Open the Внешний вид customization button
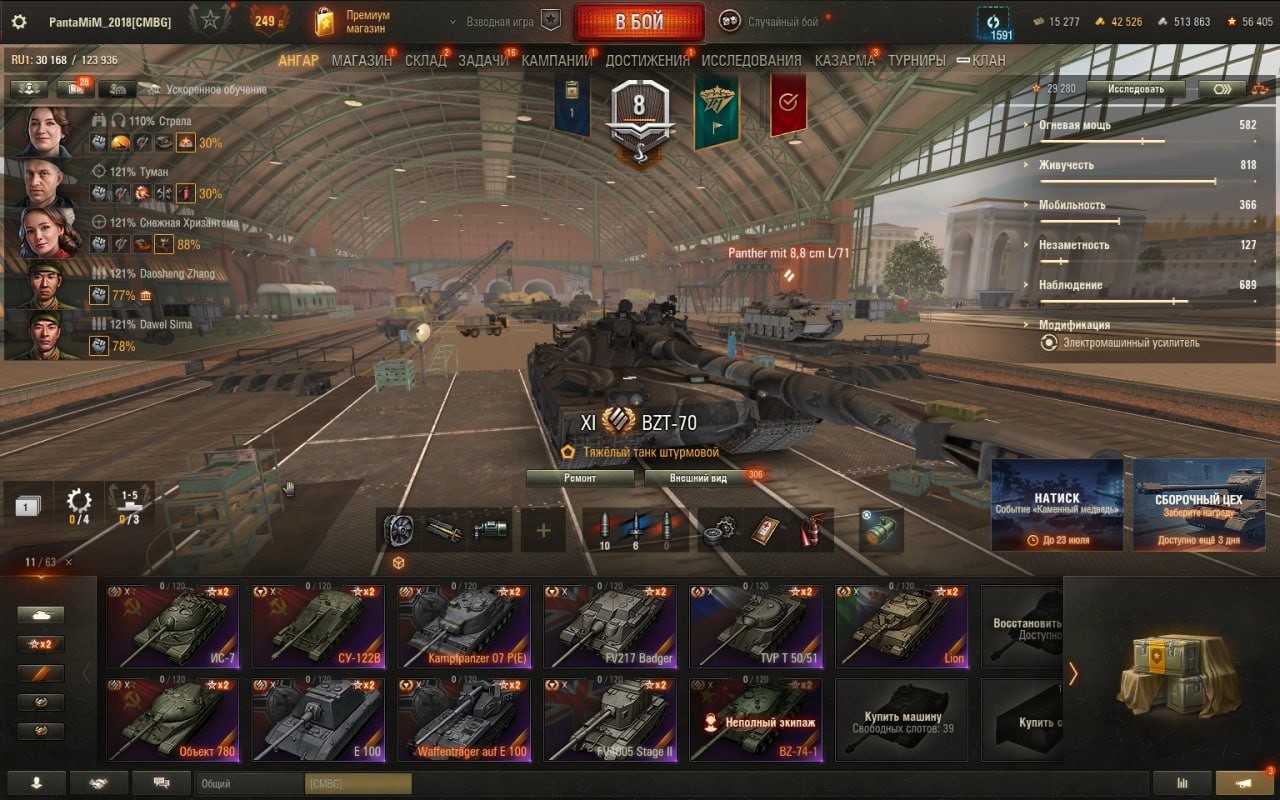 (699, 478)
